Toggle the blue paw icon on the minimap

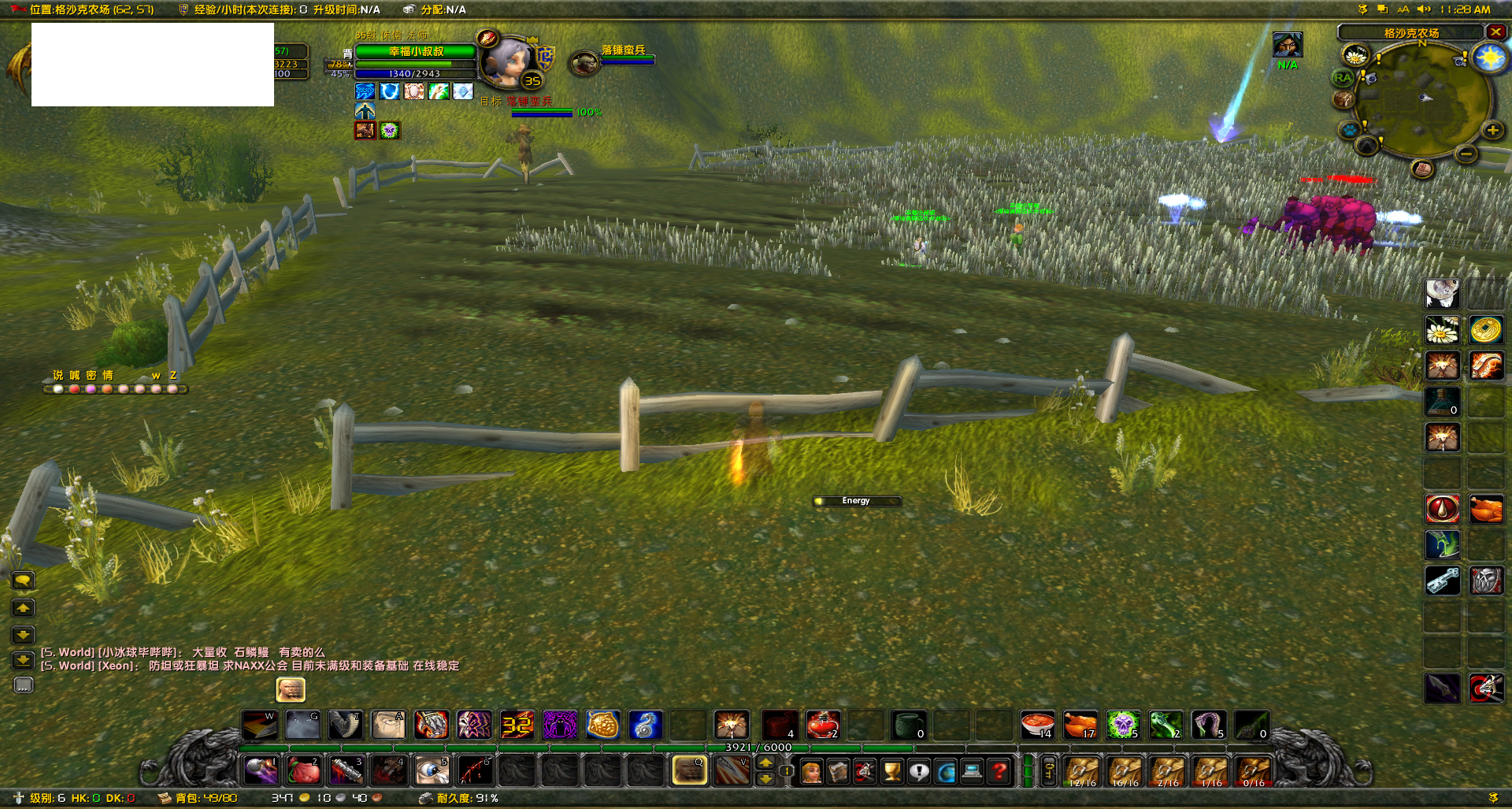(x=1350, y=129)
